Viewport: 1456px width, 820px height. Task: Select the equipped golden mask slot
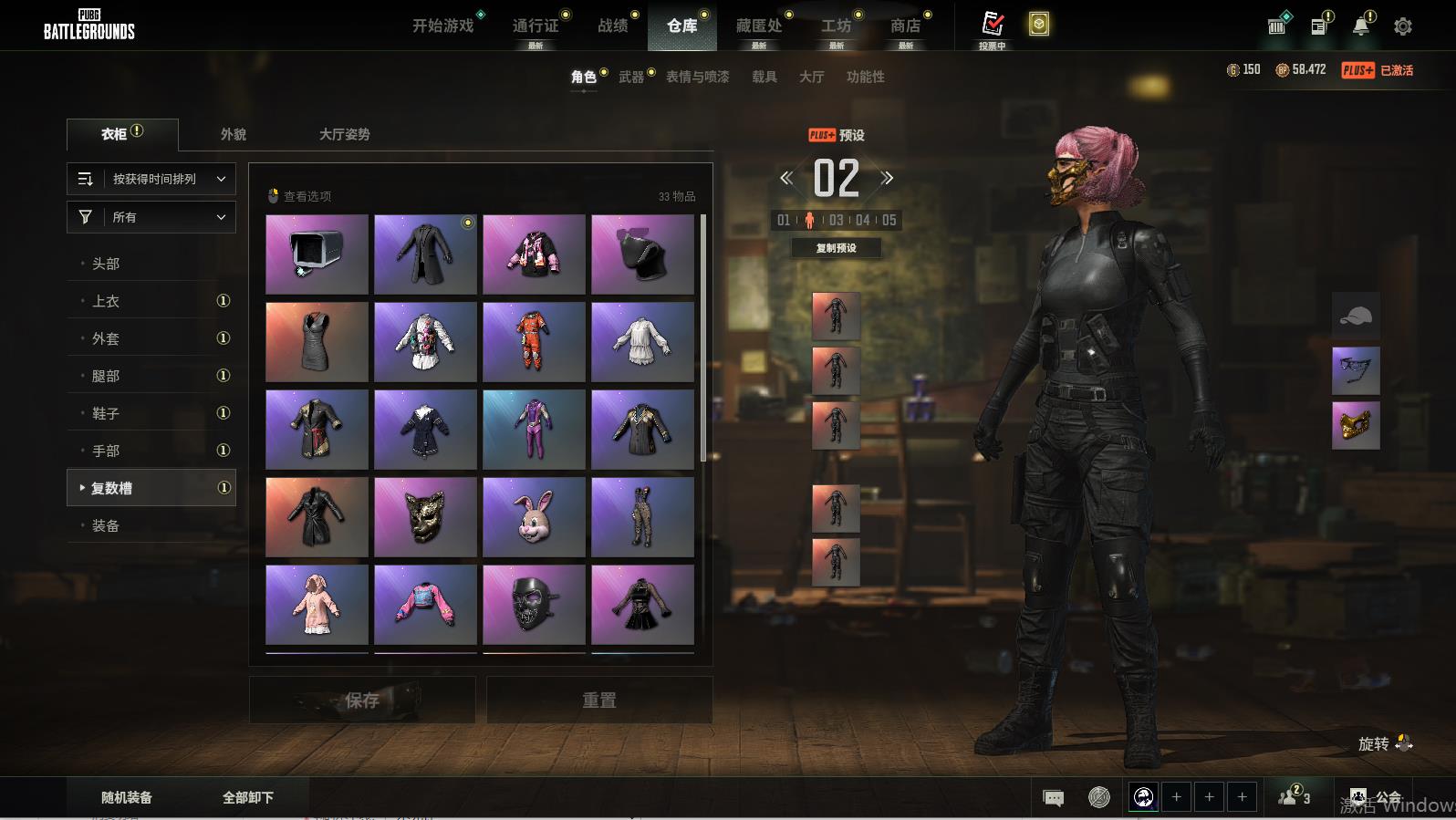[x=1356, y=425]
